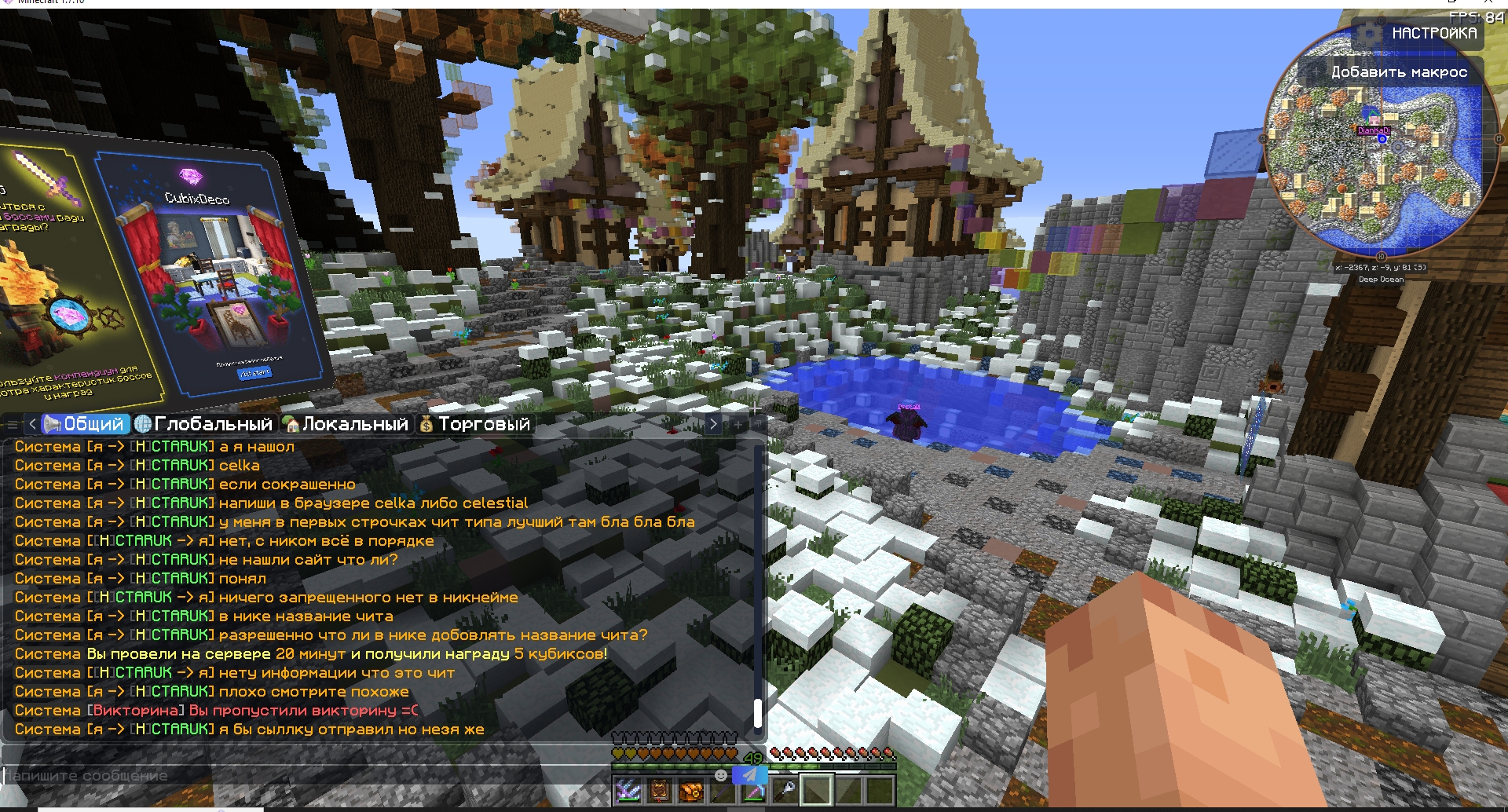Click the Добавить макрос button
1508x812 pixels.
(x=1398, y=72)
